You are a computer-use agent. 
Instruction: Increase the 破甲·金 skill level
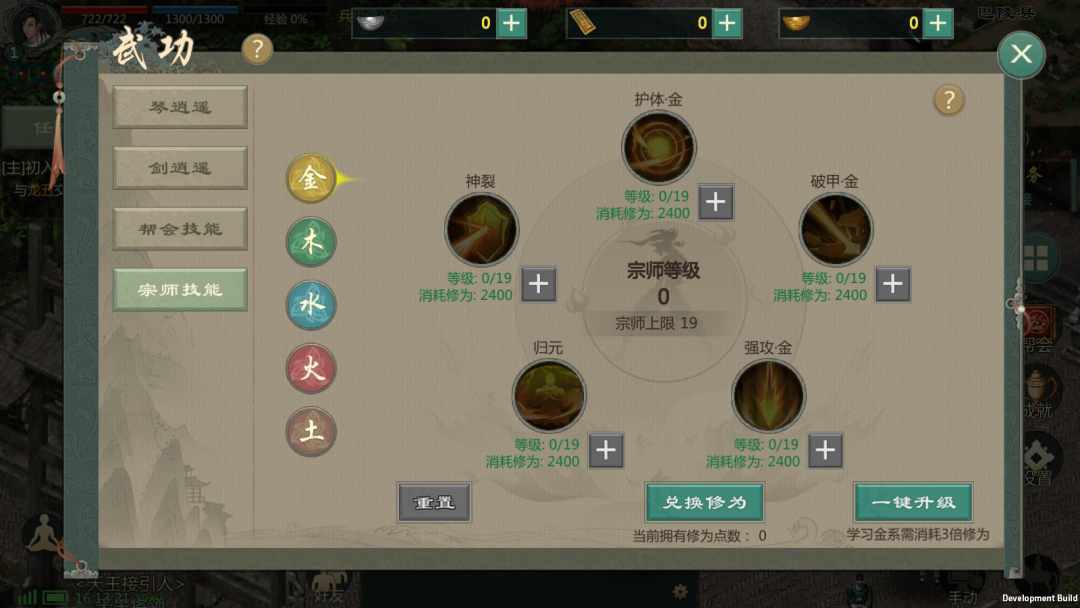(x=893, y=285)
